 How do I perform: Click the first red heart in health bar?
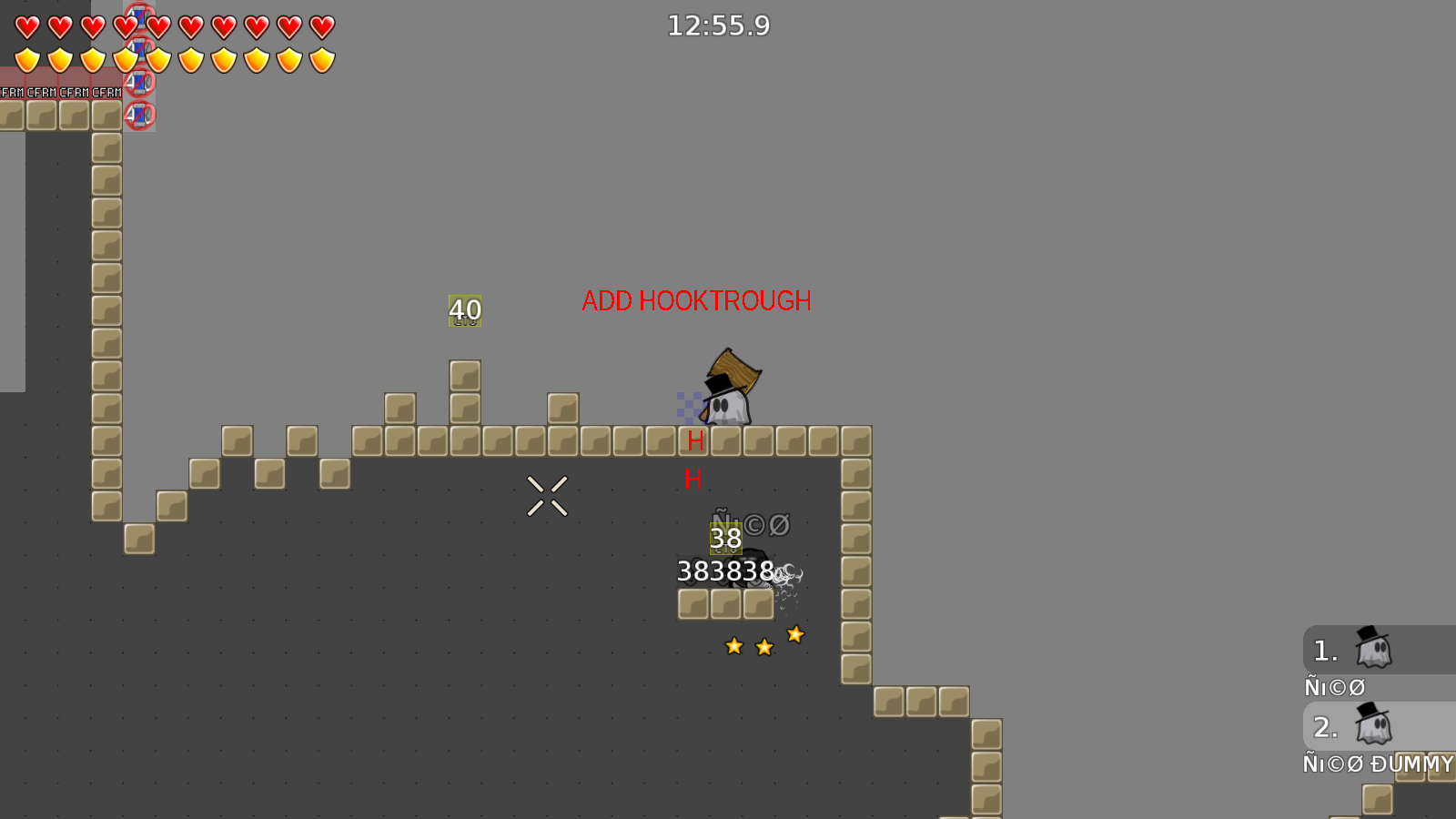point(25,25)
